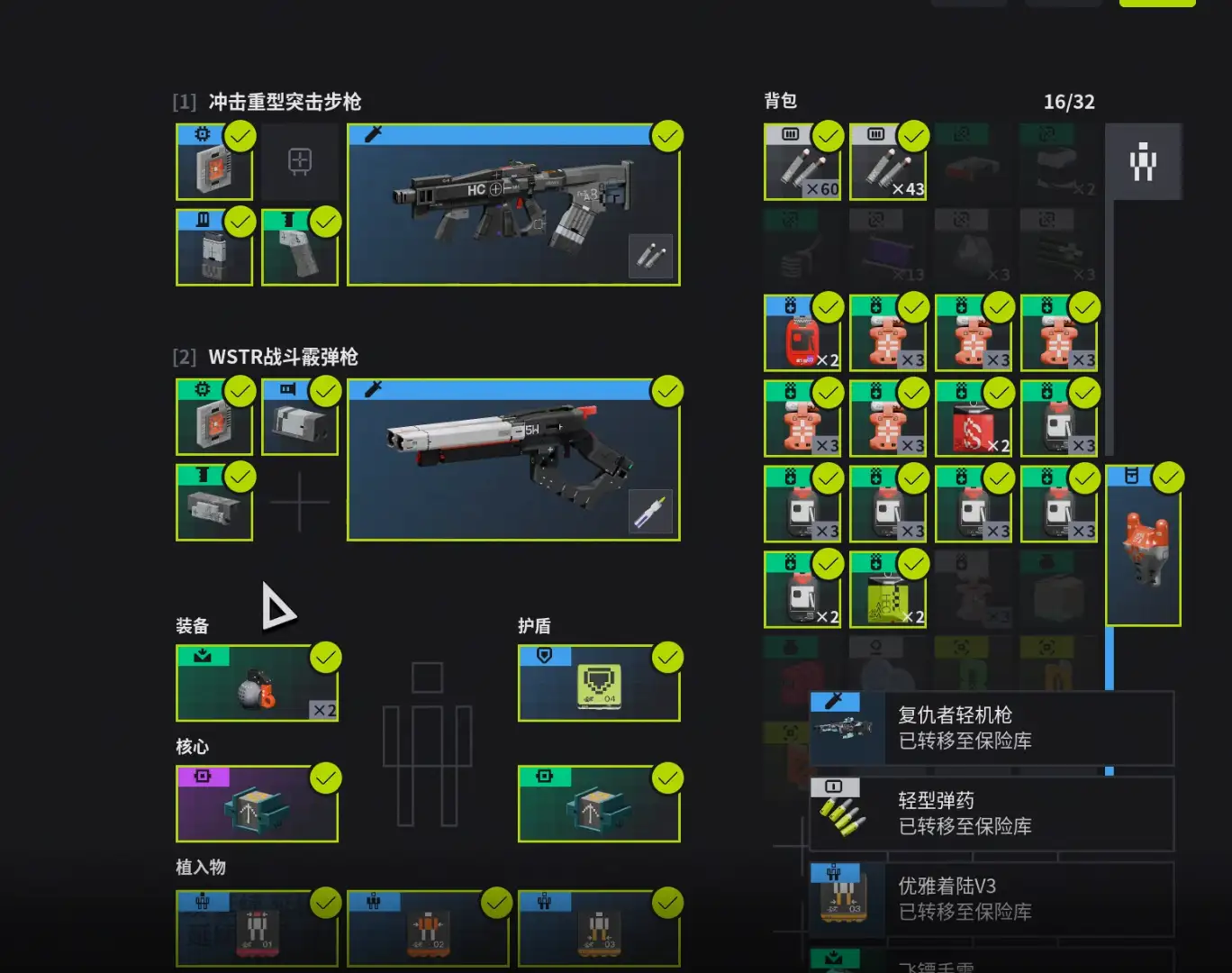The width and height of the screenshot is (1232, 973).
Task: Click the red item marked S x2
Action: click(x=973, y=420)
